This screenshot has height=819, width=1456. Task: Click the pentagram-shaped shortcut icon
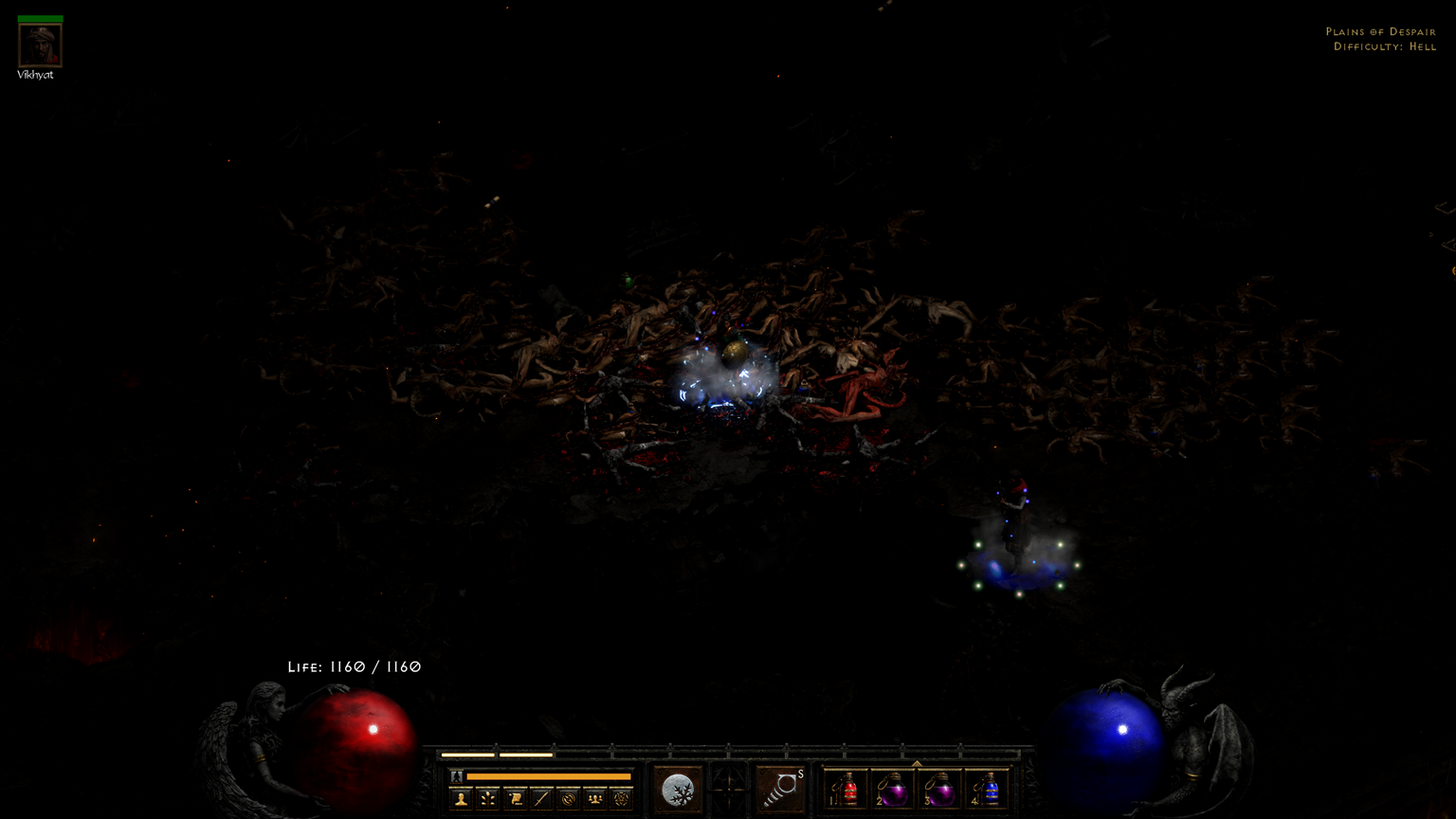pos(622,796)
